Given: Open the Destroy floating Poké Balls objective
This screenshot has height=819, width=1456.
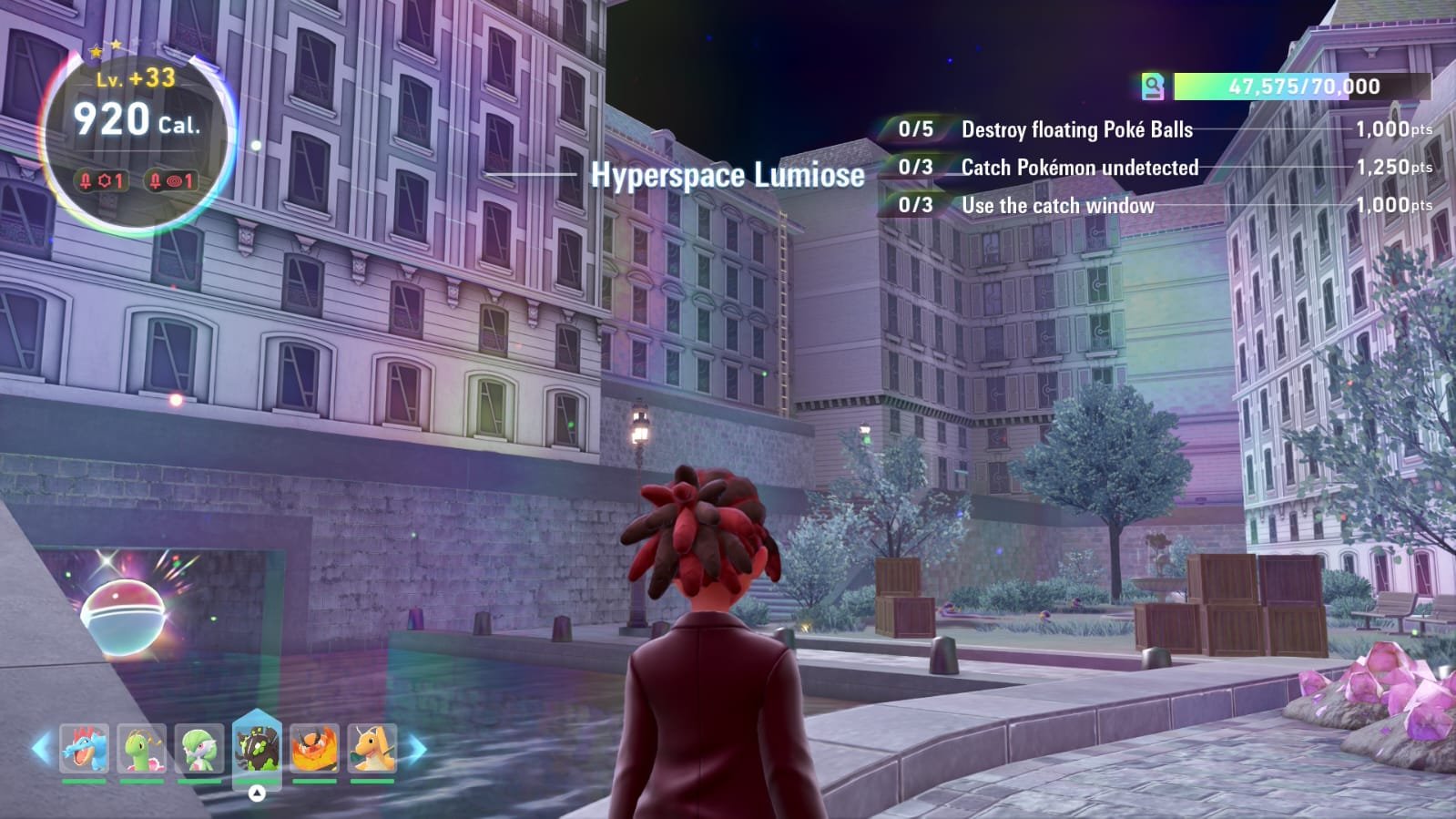Looking at the screenshot, I should pos(1076,129).
